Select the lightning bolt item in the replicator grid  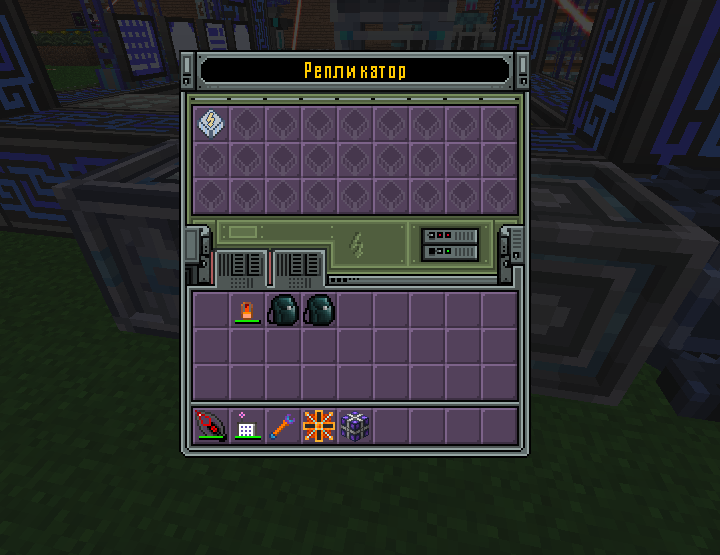click(x=211, y=123)
